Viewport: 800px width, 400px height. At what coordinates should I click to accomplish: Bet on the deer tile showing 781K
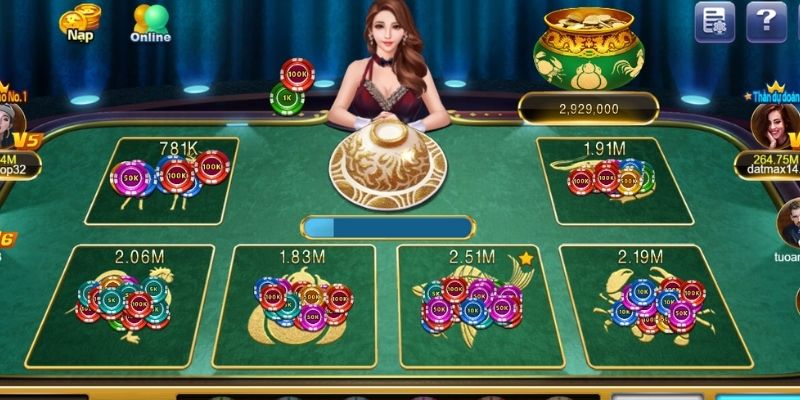[162, 181]
